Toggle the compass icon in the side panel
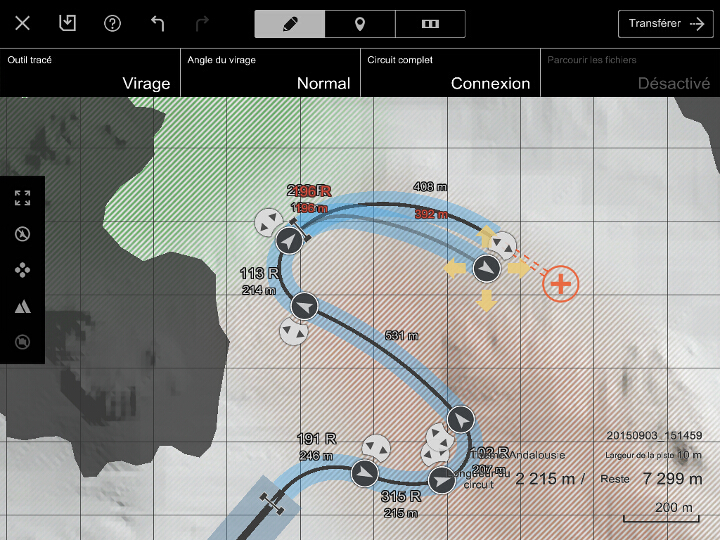This screenshot has height=540, width=720. point(22,234)
